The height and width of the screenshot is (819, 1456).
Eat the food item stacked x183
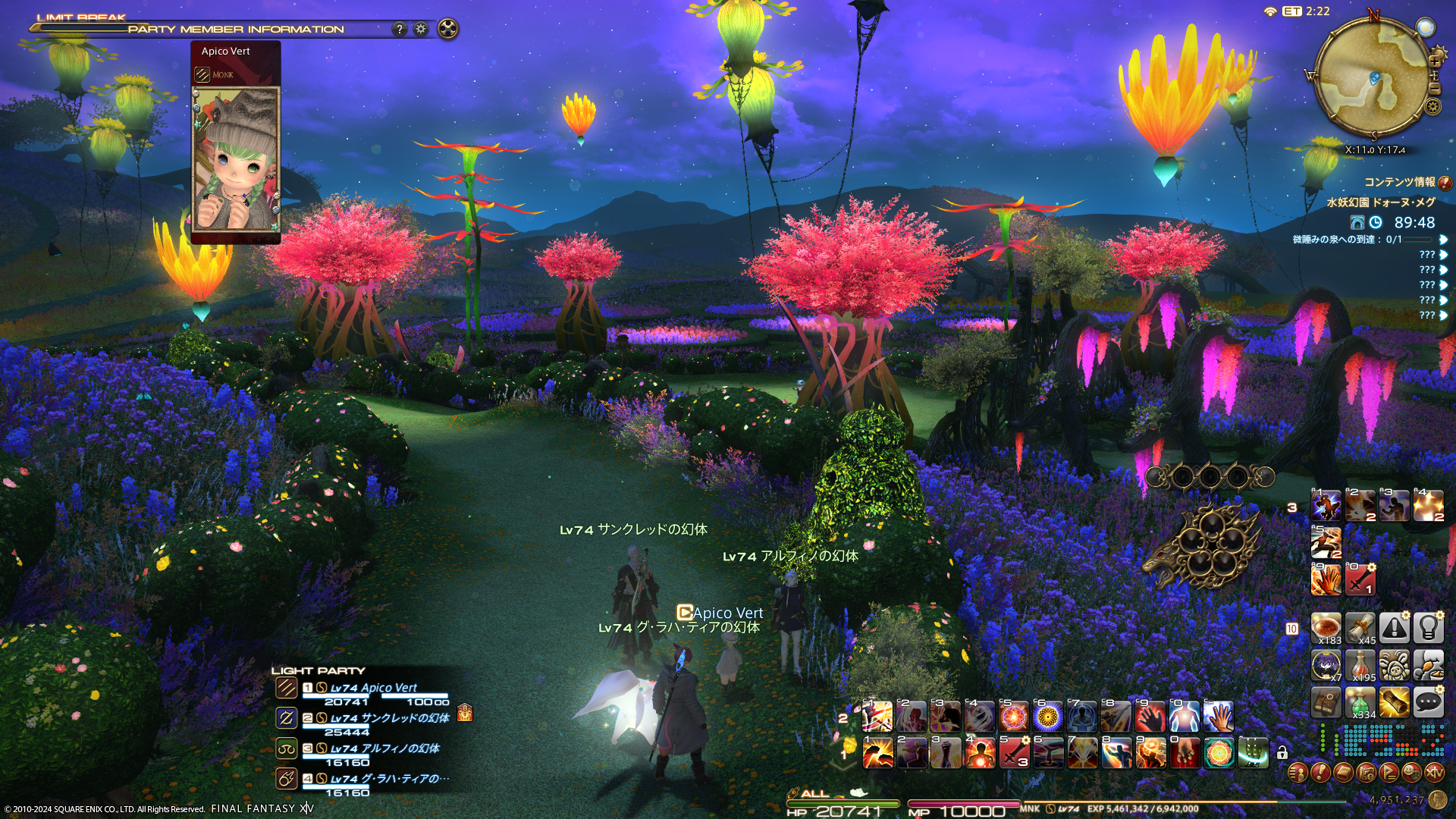click(x=1326, y=628)
